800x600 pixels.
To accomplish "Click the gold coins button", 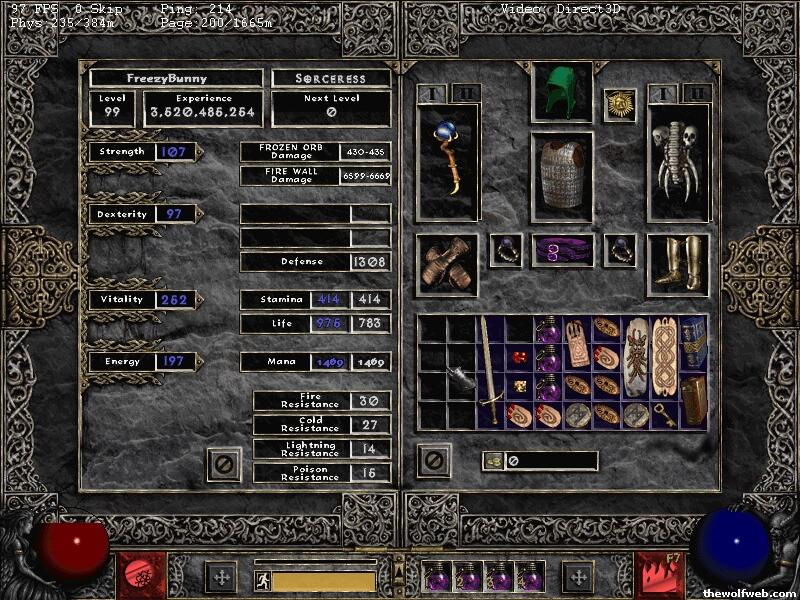I will (492, 461).
